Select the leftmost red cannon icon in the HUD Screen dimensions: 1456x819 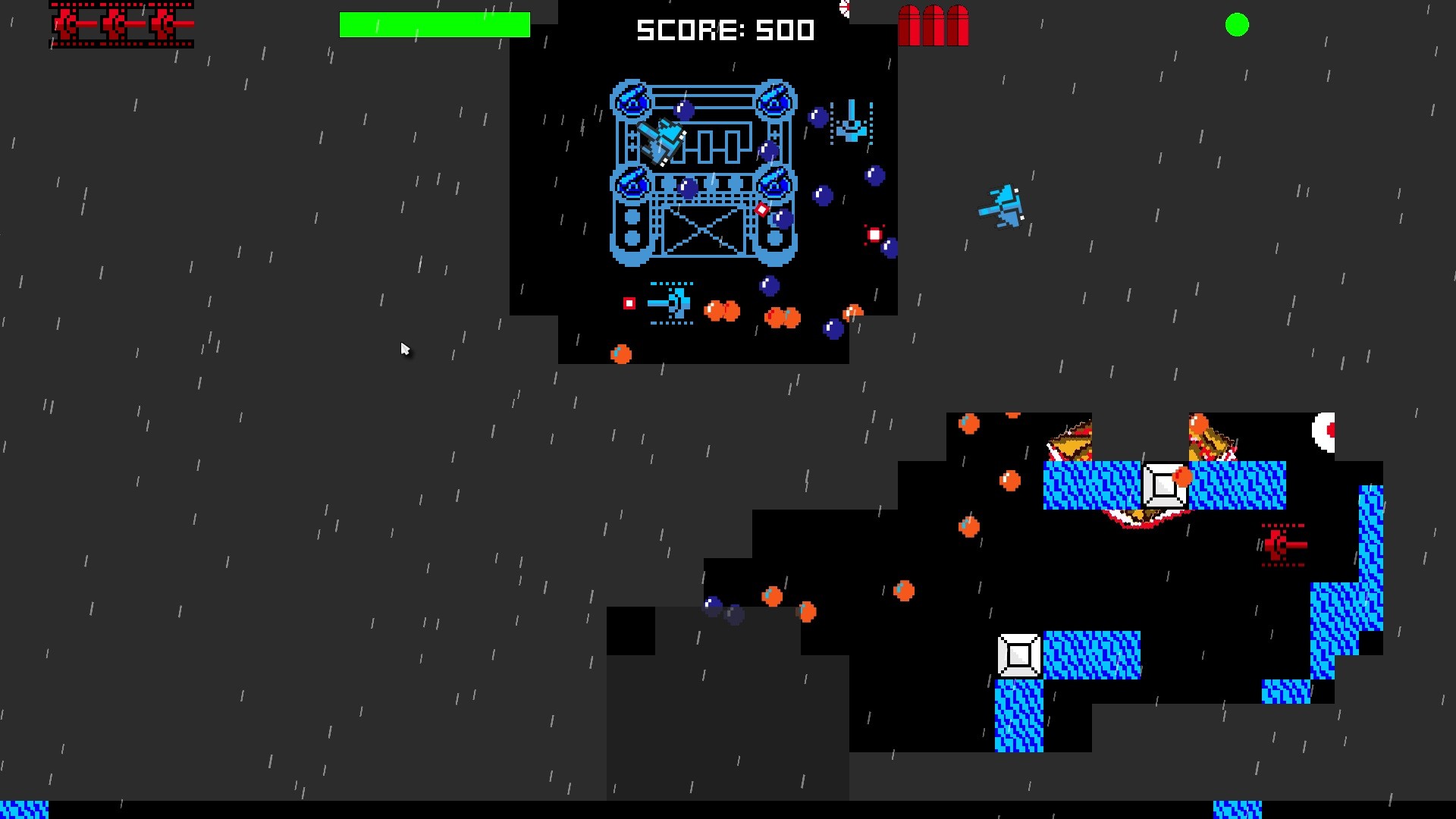pyautogui.click(x=64, y=24)
